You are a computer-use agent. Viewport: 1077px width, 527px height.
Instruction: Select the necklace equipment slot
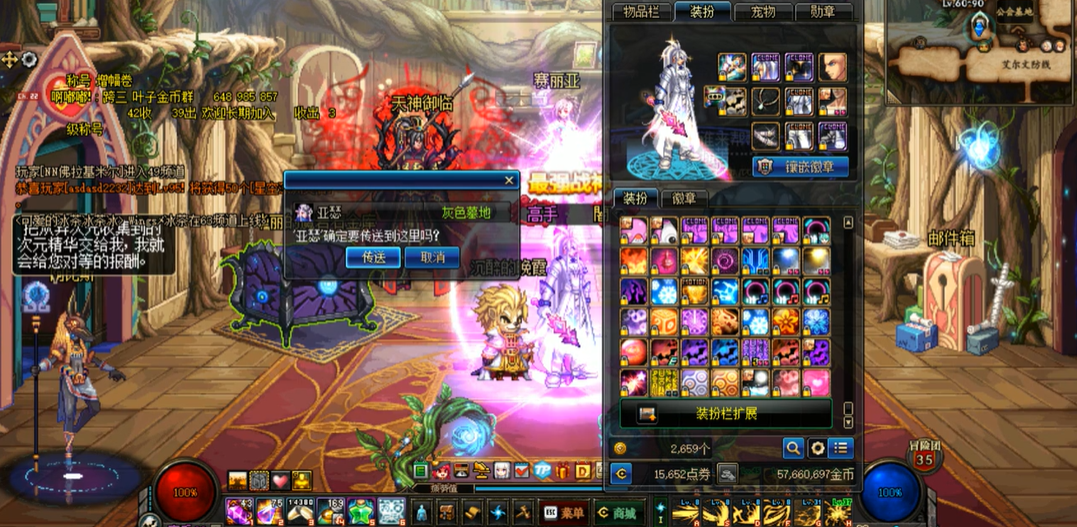point(766,100)
